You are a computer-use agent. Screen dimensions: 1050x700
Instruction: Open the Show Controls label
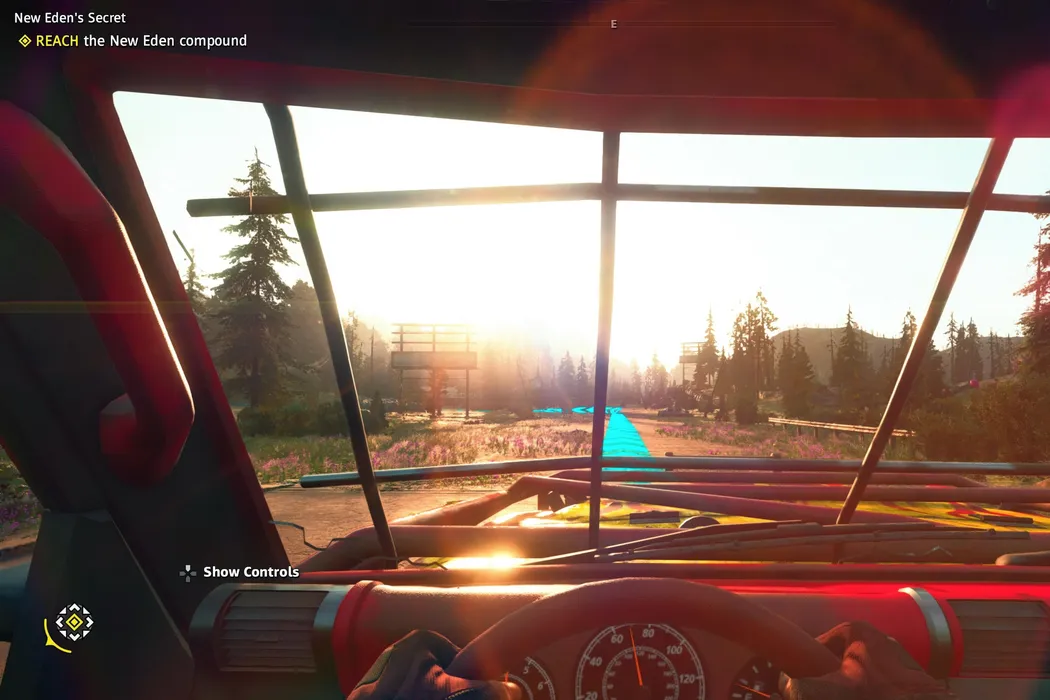point(250,572)
